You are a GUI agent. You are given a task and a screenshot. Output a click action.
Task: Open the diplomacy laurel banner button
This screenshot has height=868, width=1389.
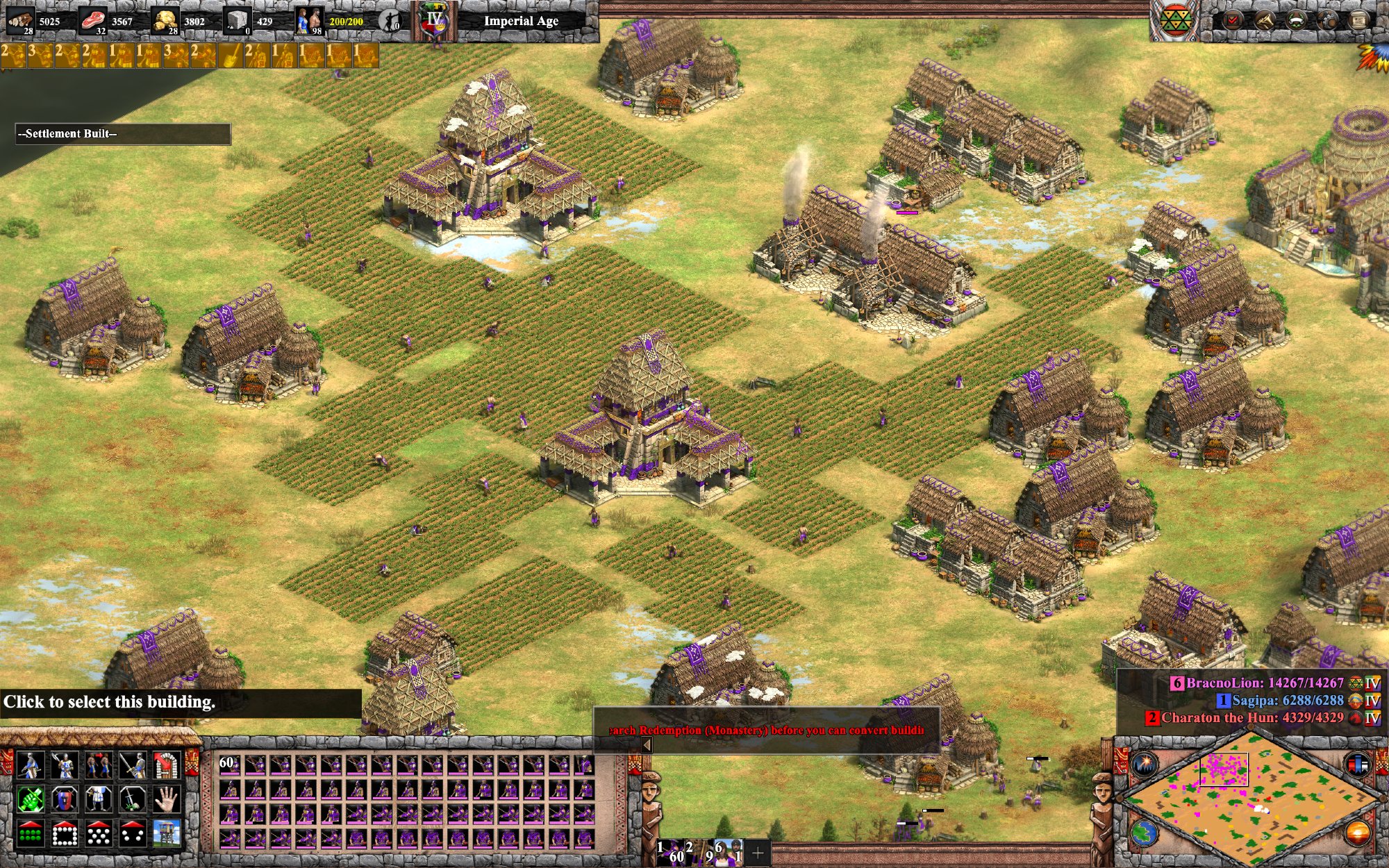tap(1296, 20)
